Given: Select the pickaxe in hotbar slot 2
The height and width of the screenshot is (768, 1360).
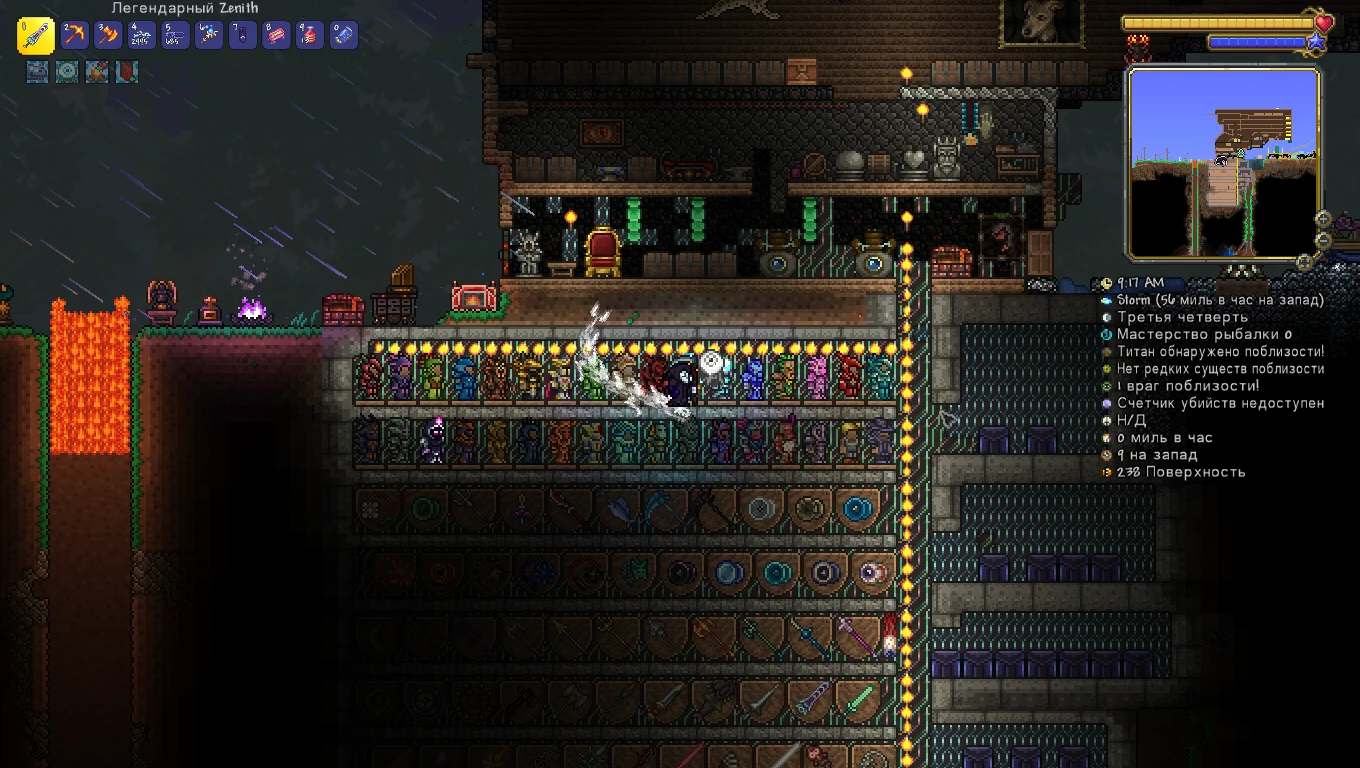Looking at the screenshot, I should [75, 34].
